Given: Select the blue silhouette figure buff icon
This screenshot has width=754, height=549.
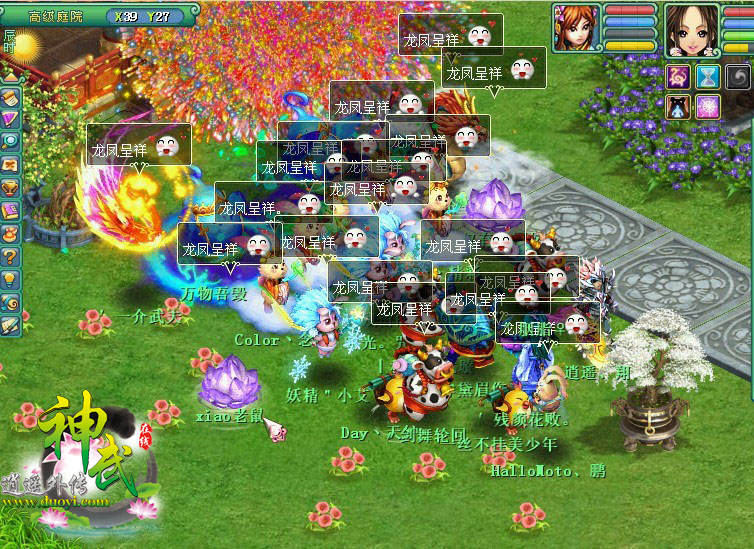Looking at the screenshot, I should point(679,106).
